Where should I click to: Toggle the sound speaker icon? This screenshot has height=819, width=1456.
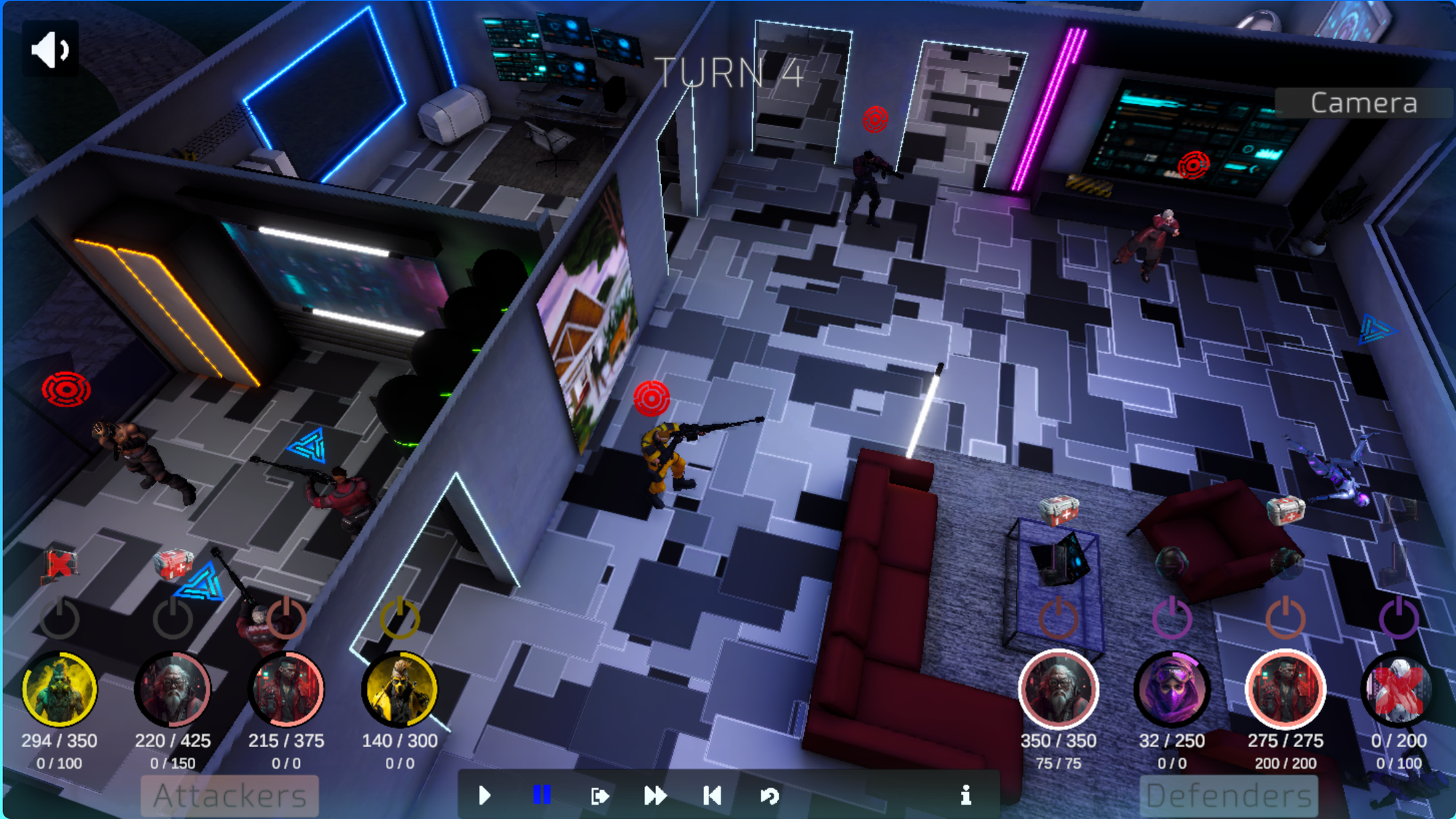tap(50, 50)
